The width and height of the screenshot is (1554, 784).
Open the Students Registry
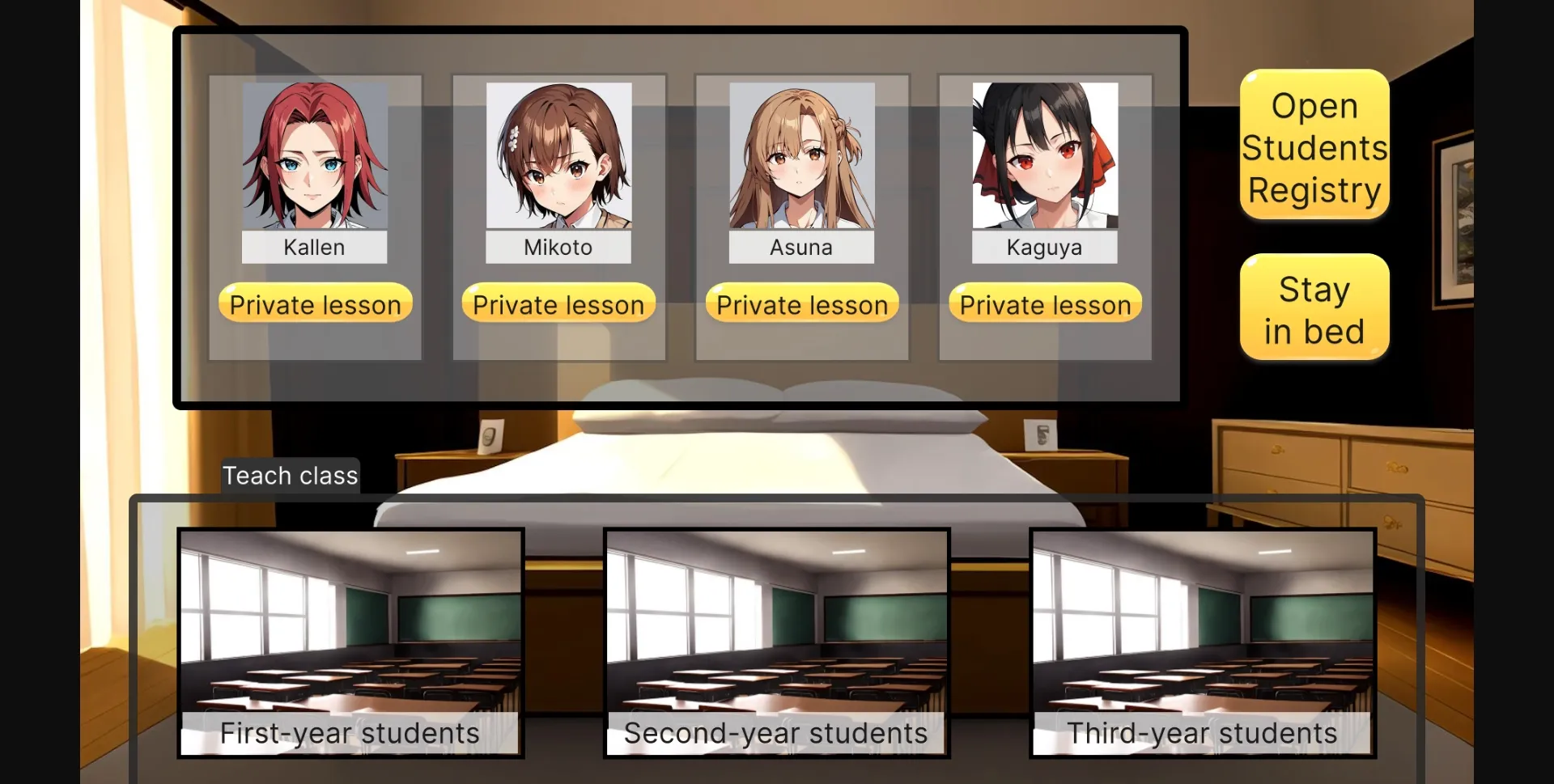coord(1314,146)
